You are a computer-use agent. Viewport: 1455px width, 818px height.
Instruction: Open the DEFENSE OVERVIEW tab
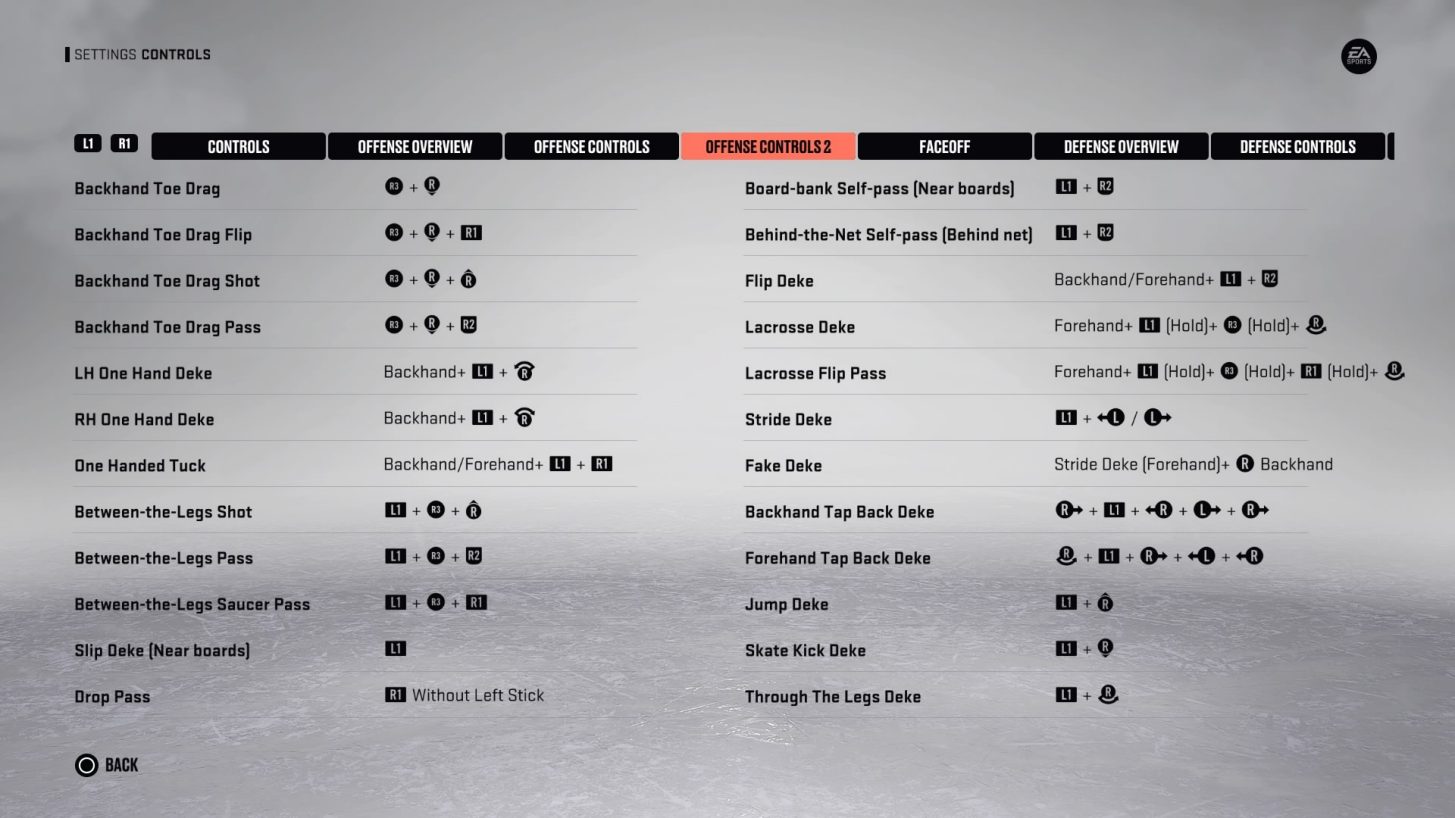tap(1121, 146)
